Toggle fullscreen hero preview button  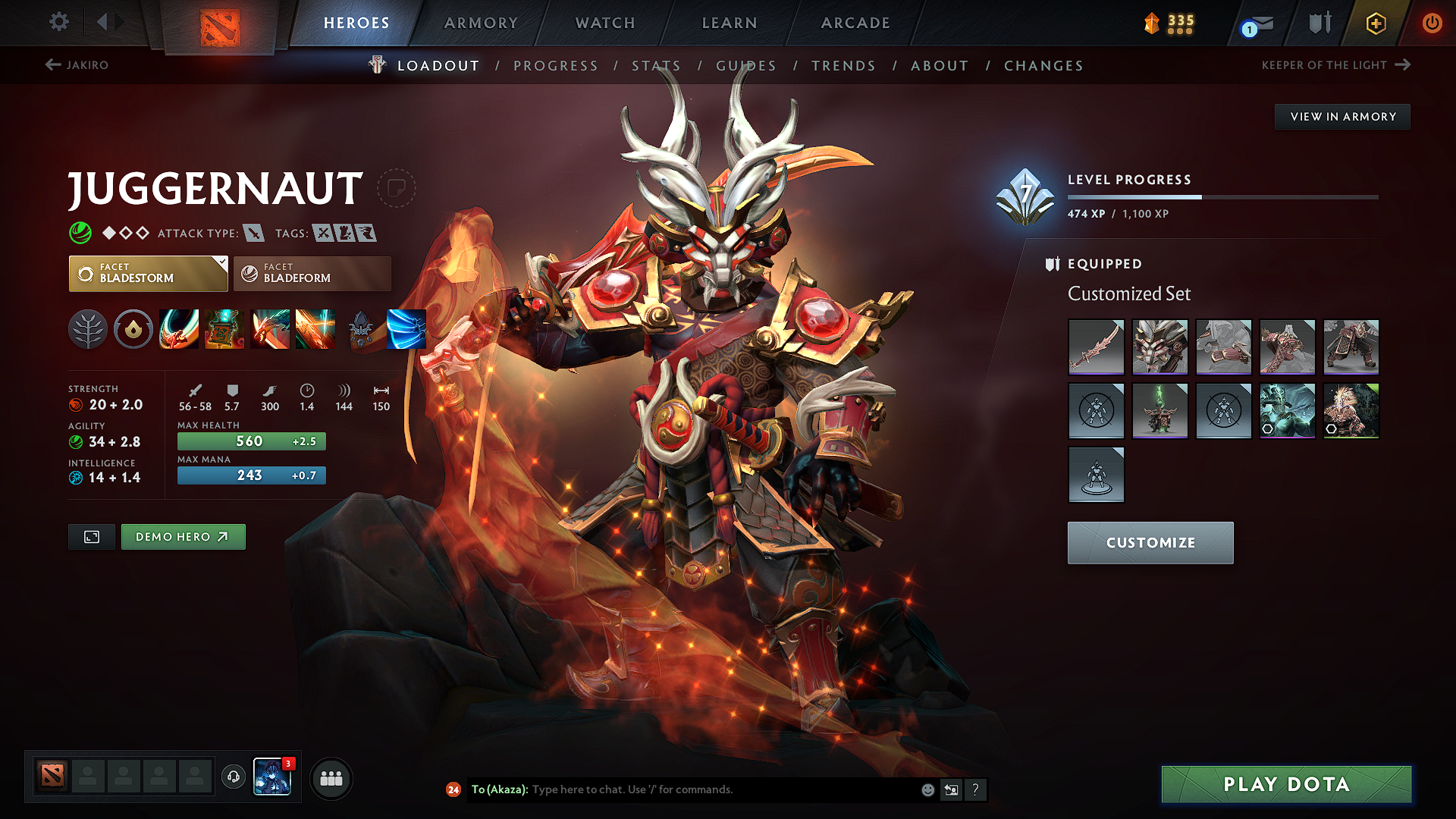pyautogui.click(x=91, y=536)
